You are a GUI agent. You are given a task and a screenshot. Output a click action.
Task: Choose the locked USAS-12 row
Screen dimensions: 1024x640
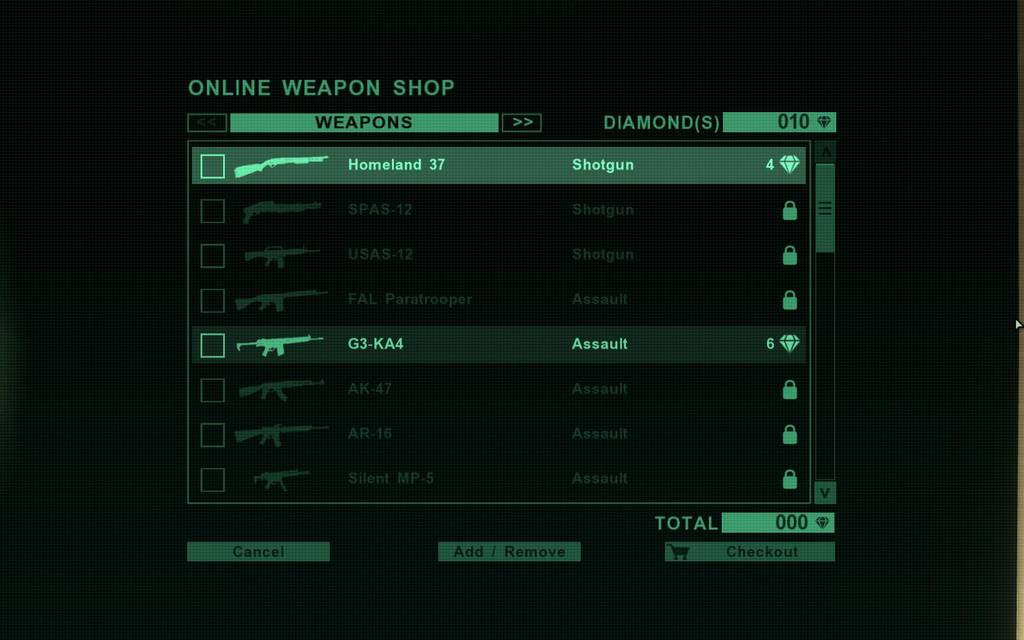(x=498, y=255)
